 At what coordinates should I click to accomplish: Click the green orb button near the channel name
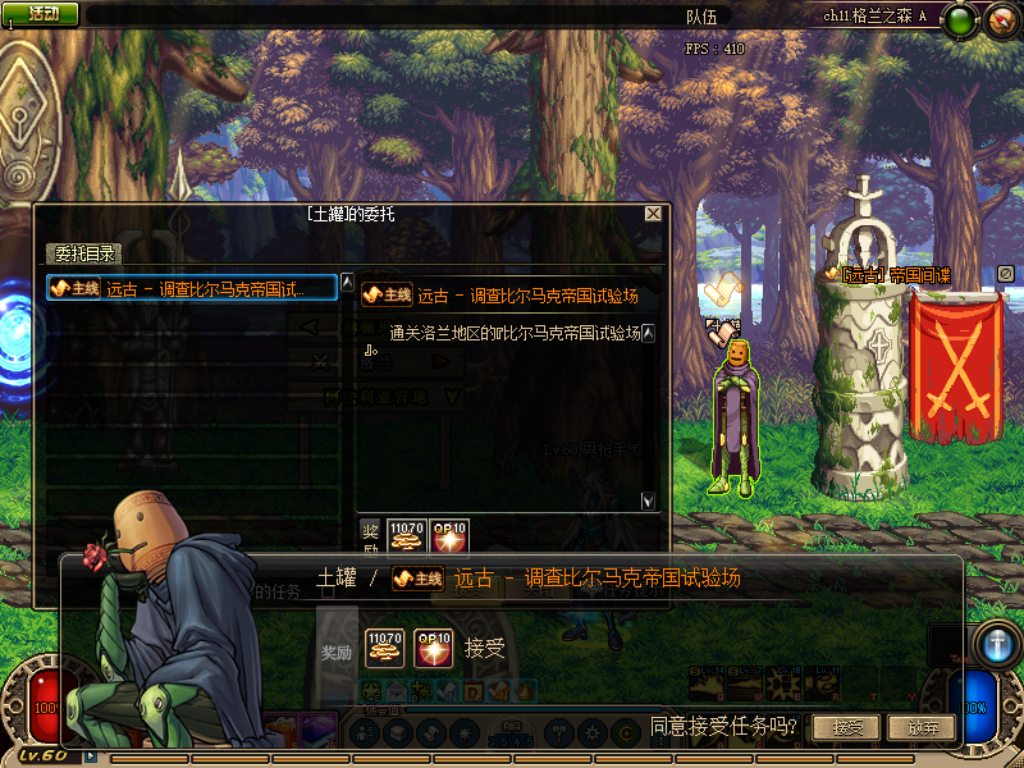[x=961, y=19]
